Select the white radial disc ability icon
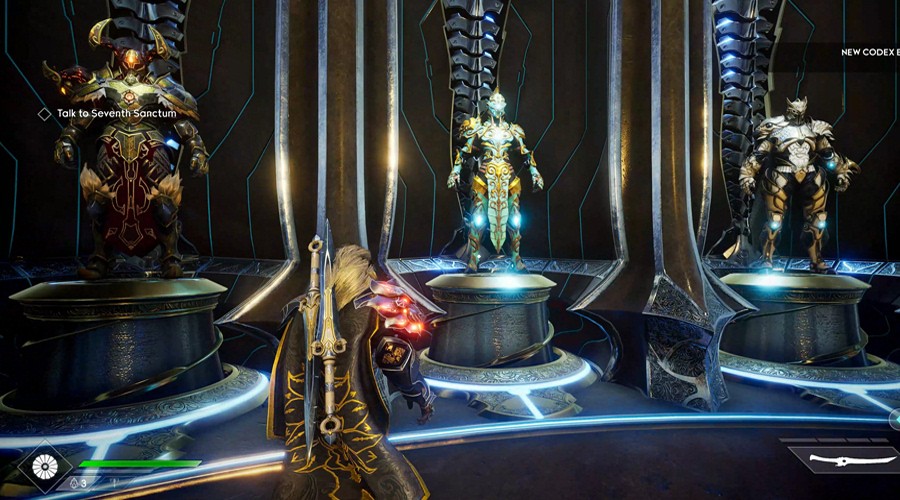The width and height of the screenshot is (900, 500). click(46, 466)
